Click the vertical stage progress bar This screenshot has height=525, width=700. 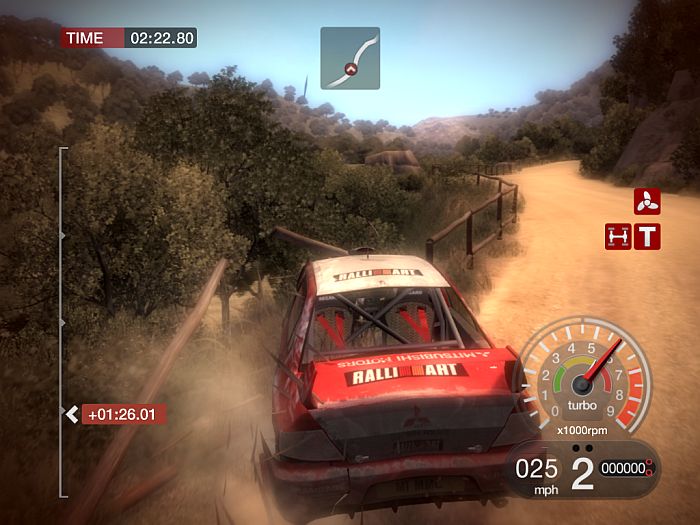[x=62, y=320]
